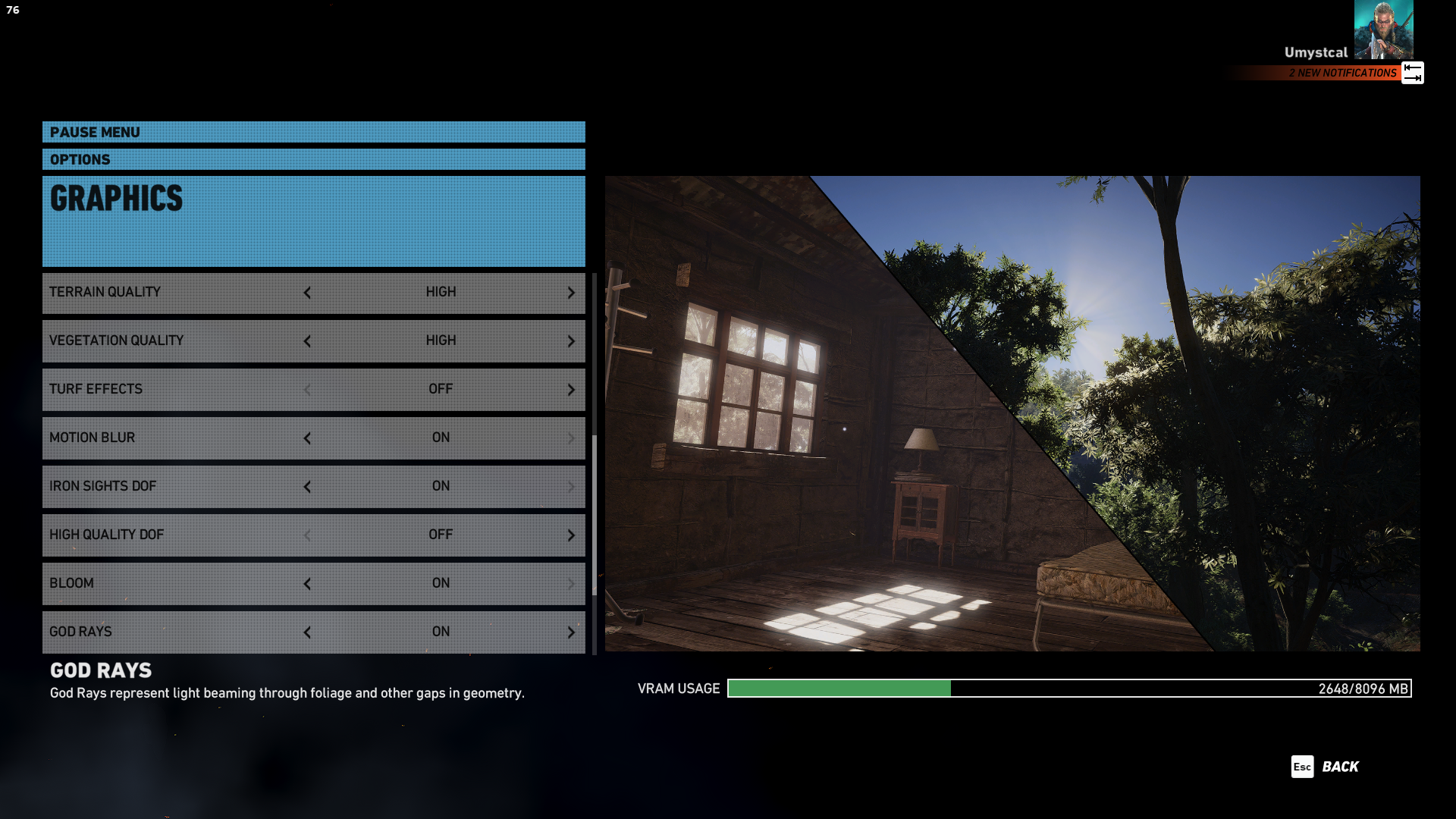Viewport: 1456px width, 819px height.
Task: Turn on Turf Effects with right arrow
Action: point(571,390)
